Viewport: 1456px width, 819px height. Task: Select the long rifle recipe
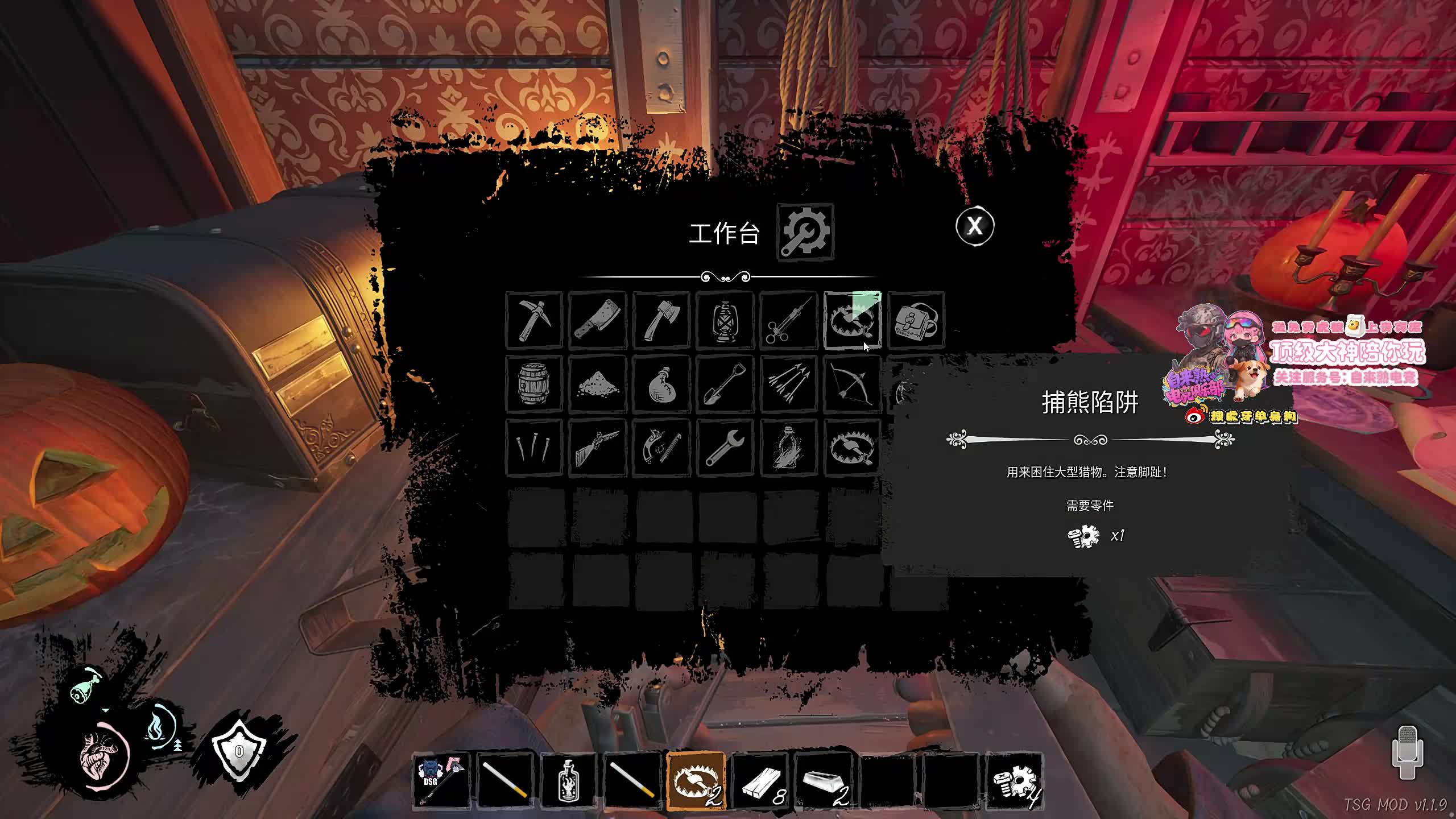tap(598, 448)
